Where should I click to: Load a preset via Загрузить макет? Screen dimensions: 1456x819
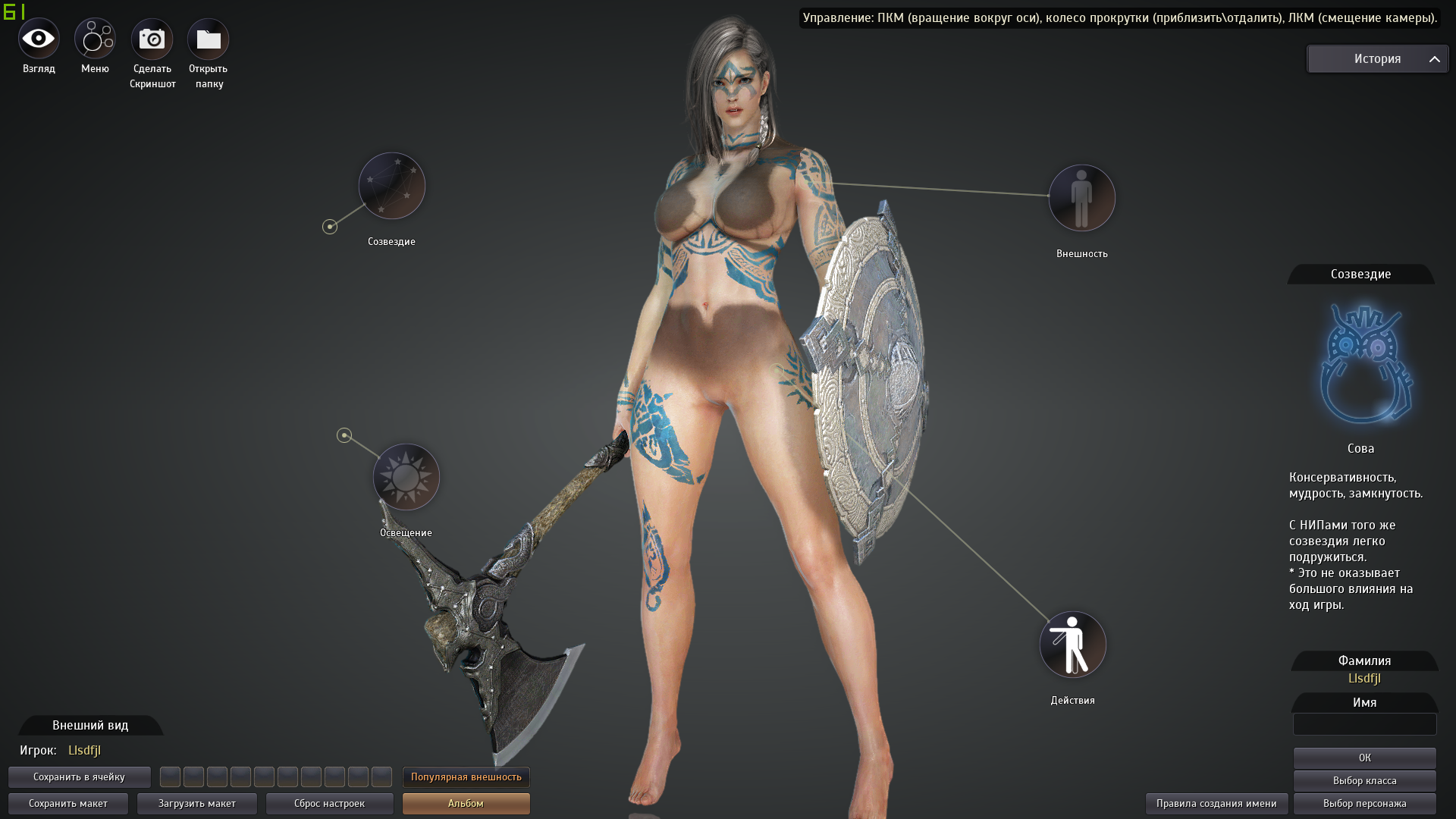tap(196, 803)
